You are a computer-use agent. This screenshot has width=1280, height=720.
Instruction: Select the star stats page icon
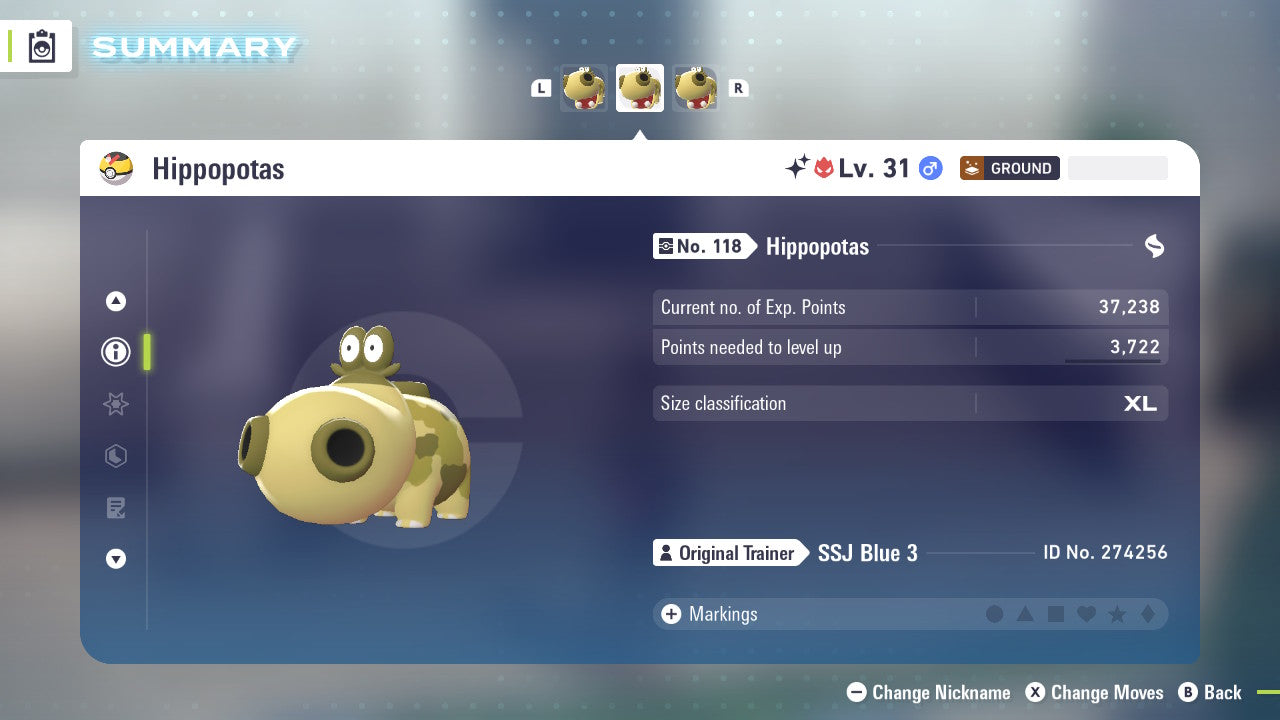pyautogui.click(x=116, y=404)
